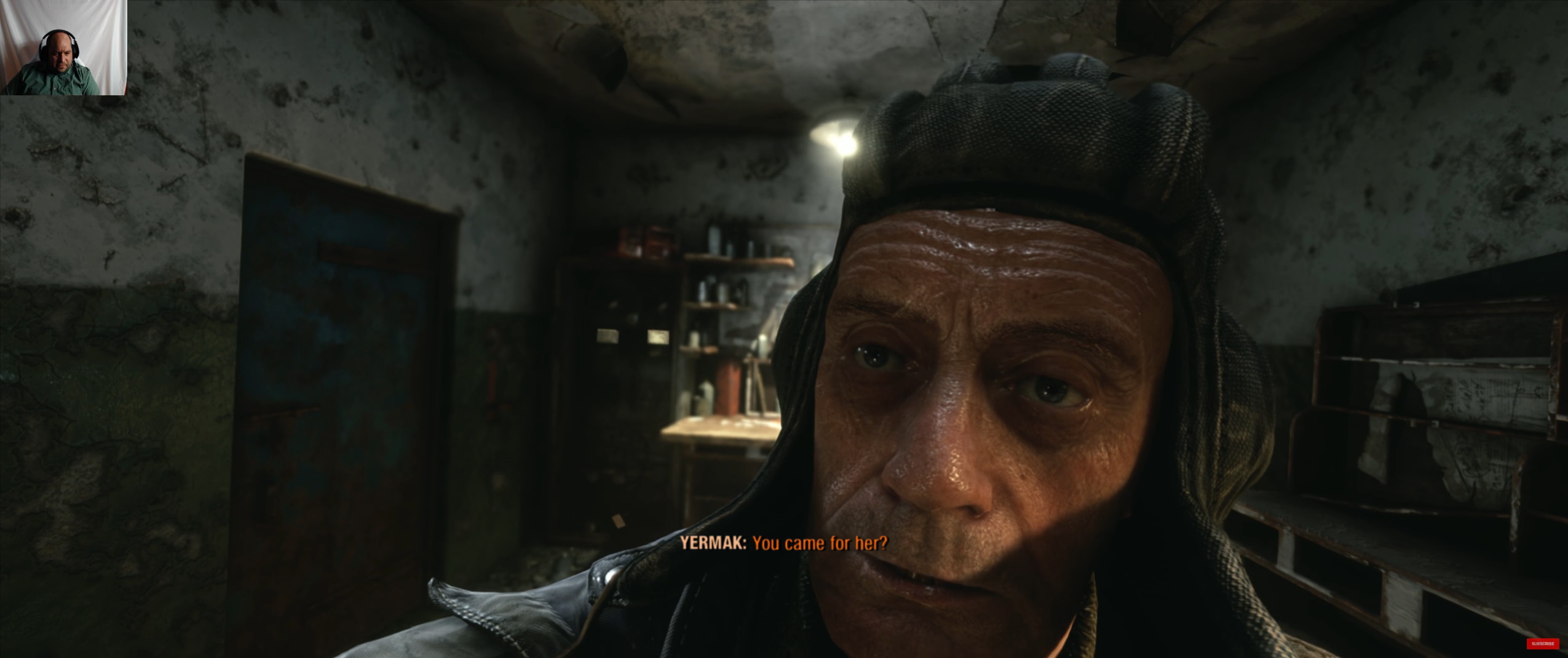The width and height of the screenshot is (1568, 658).
Task: Click the red Subscribe button
Action: 1542,643
